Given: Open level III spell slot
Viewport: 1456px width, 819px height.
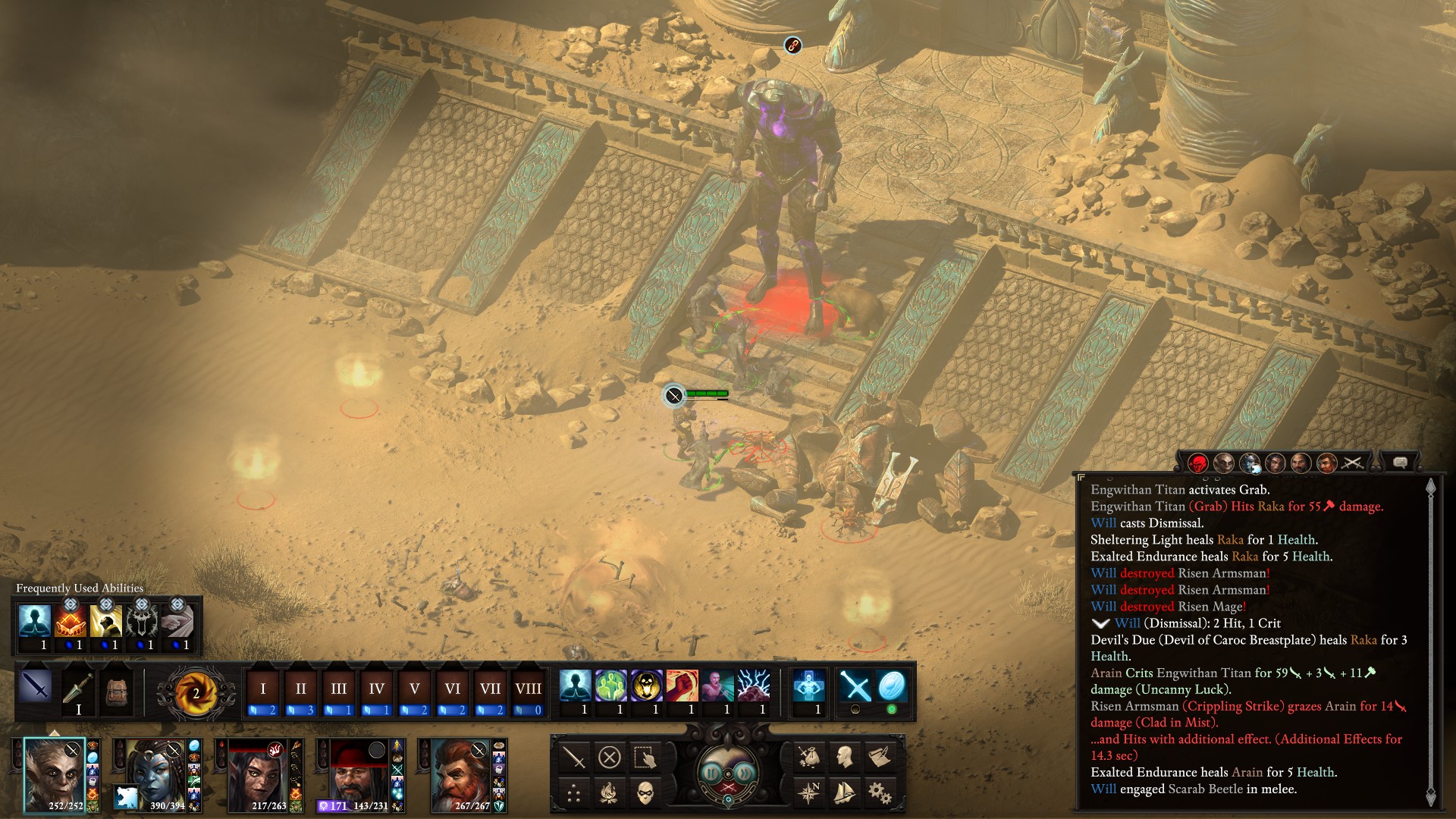Looking at the screenshot, I should coord(338,689).
